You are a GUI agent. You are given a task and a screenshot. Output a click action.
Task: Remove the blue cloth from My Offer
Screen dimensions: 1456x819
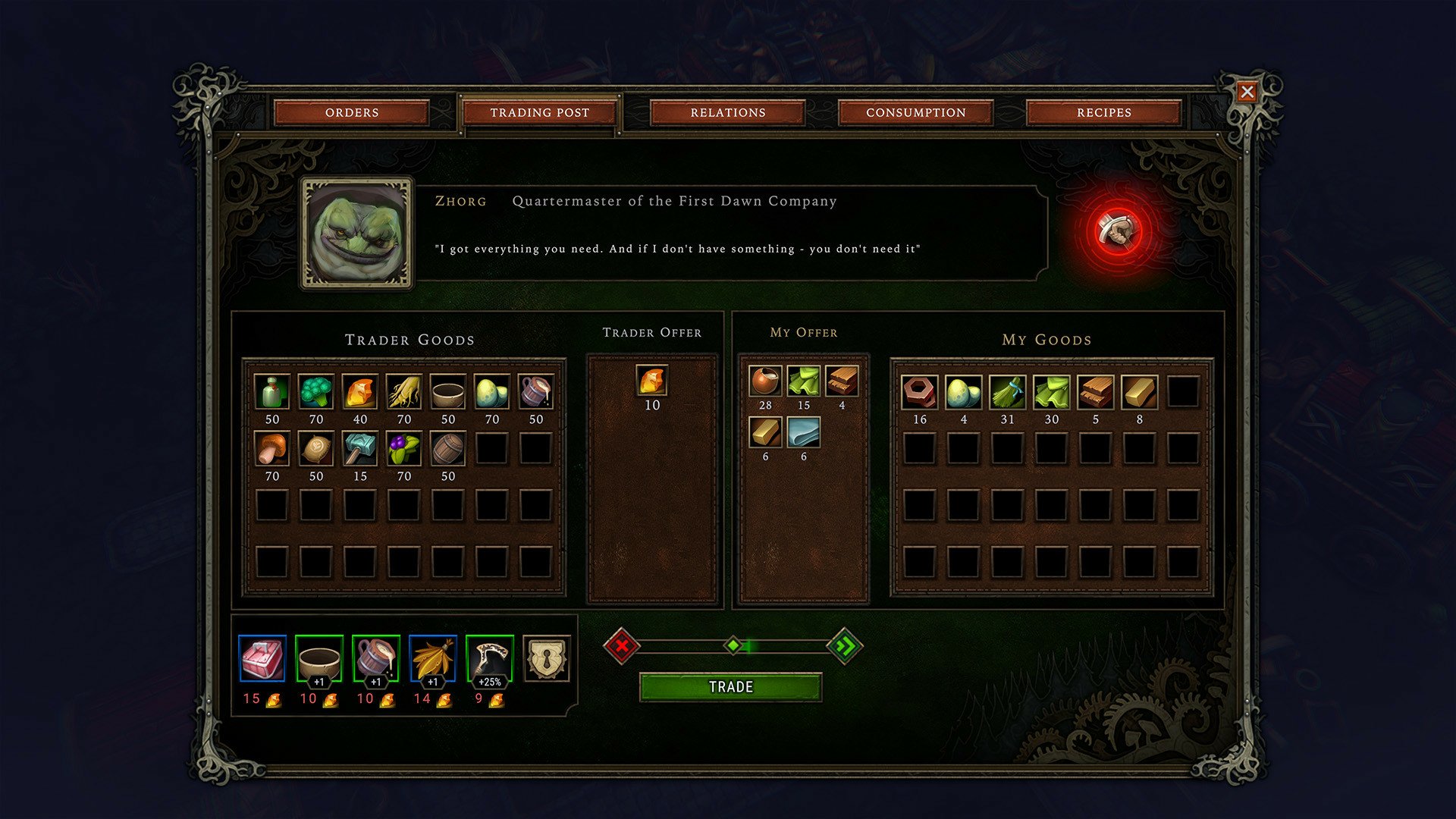coord(803,432)
